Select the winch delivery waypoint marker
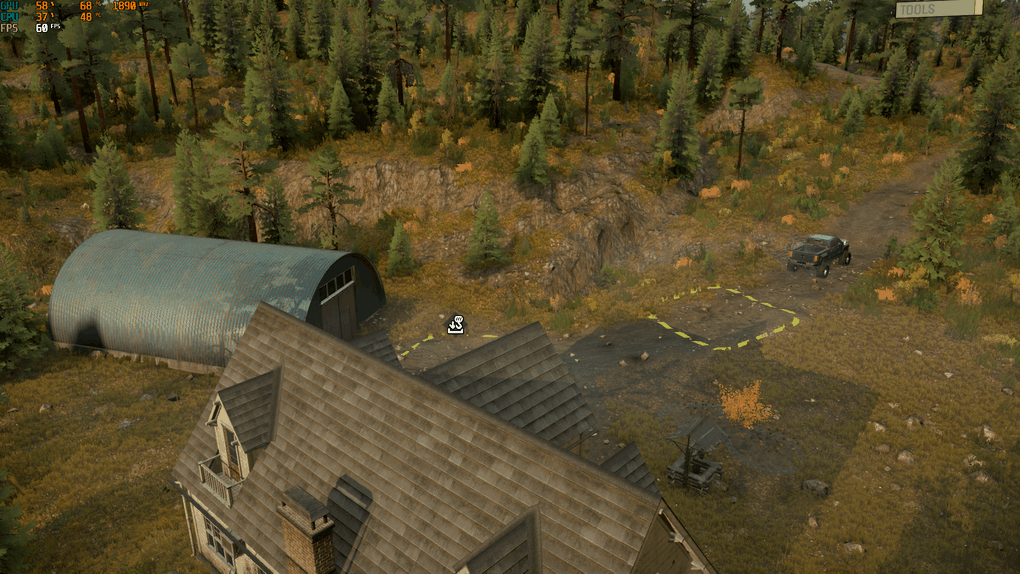 [x=456, y=324]
